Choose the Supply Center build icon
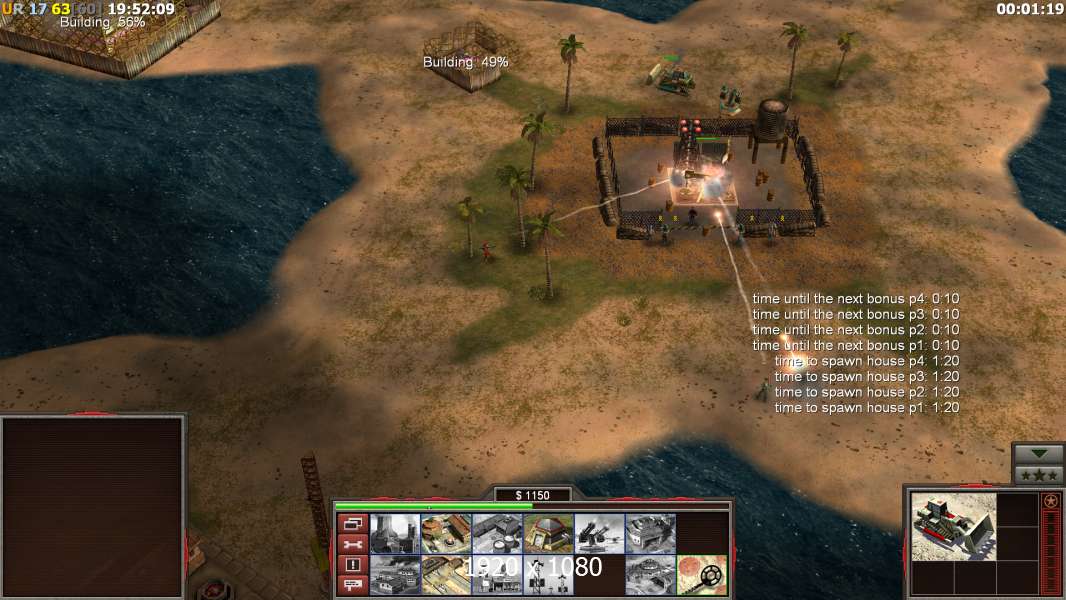Image resolution: width=1066 pixels, height=600 pixels. point(496,534)
